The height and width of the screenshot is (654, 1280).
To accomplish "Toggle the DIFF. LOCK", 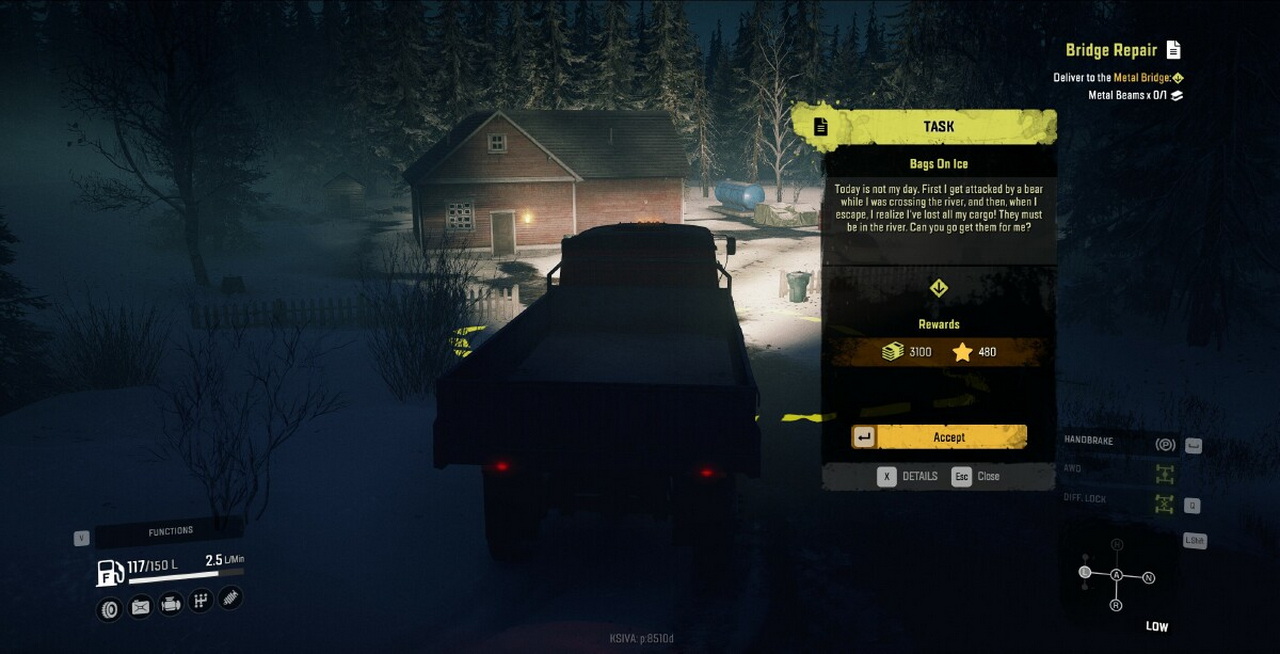I will [1164, 503].
